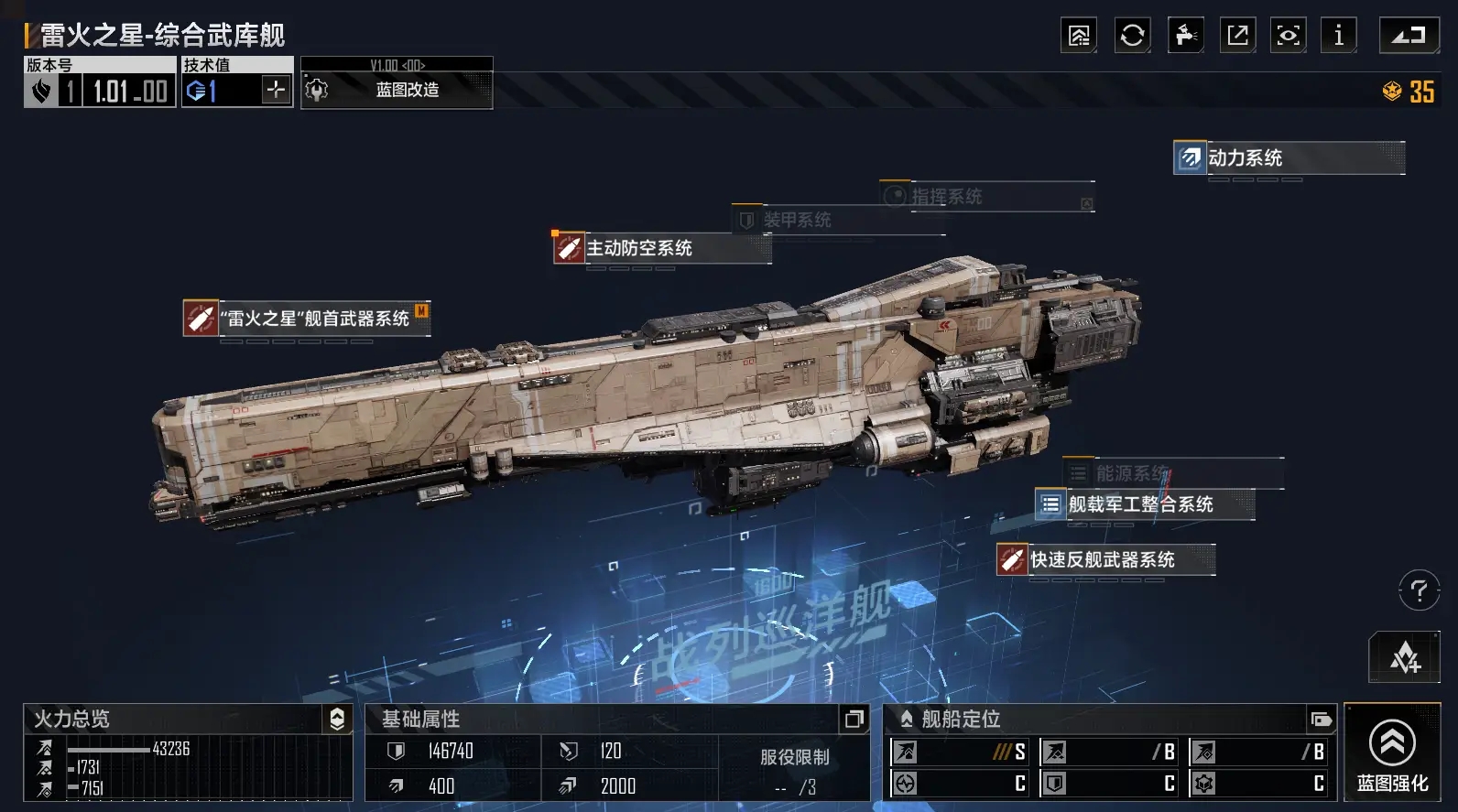
Task: Open the 蓝图改造 blueprint modification button
Action: tap(397, 90)
